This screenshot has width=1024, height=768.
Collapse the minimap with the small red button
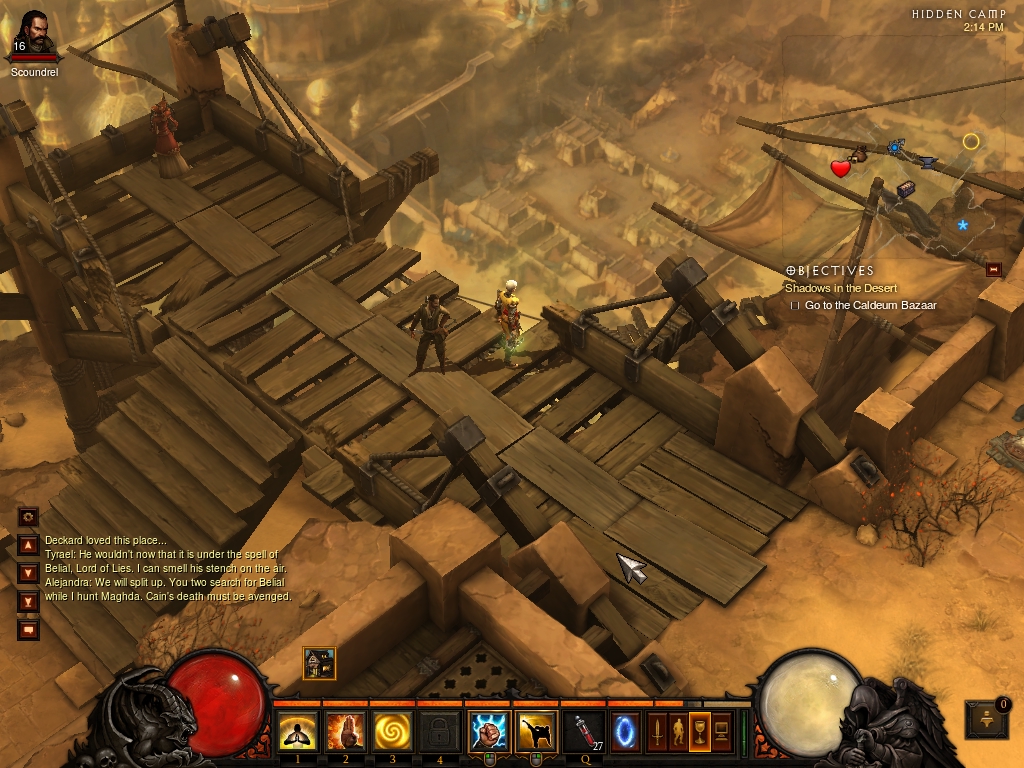(993, 269)
